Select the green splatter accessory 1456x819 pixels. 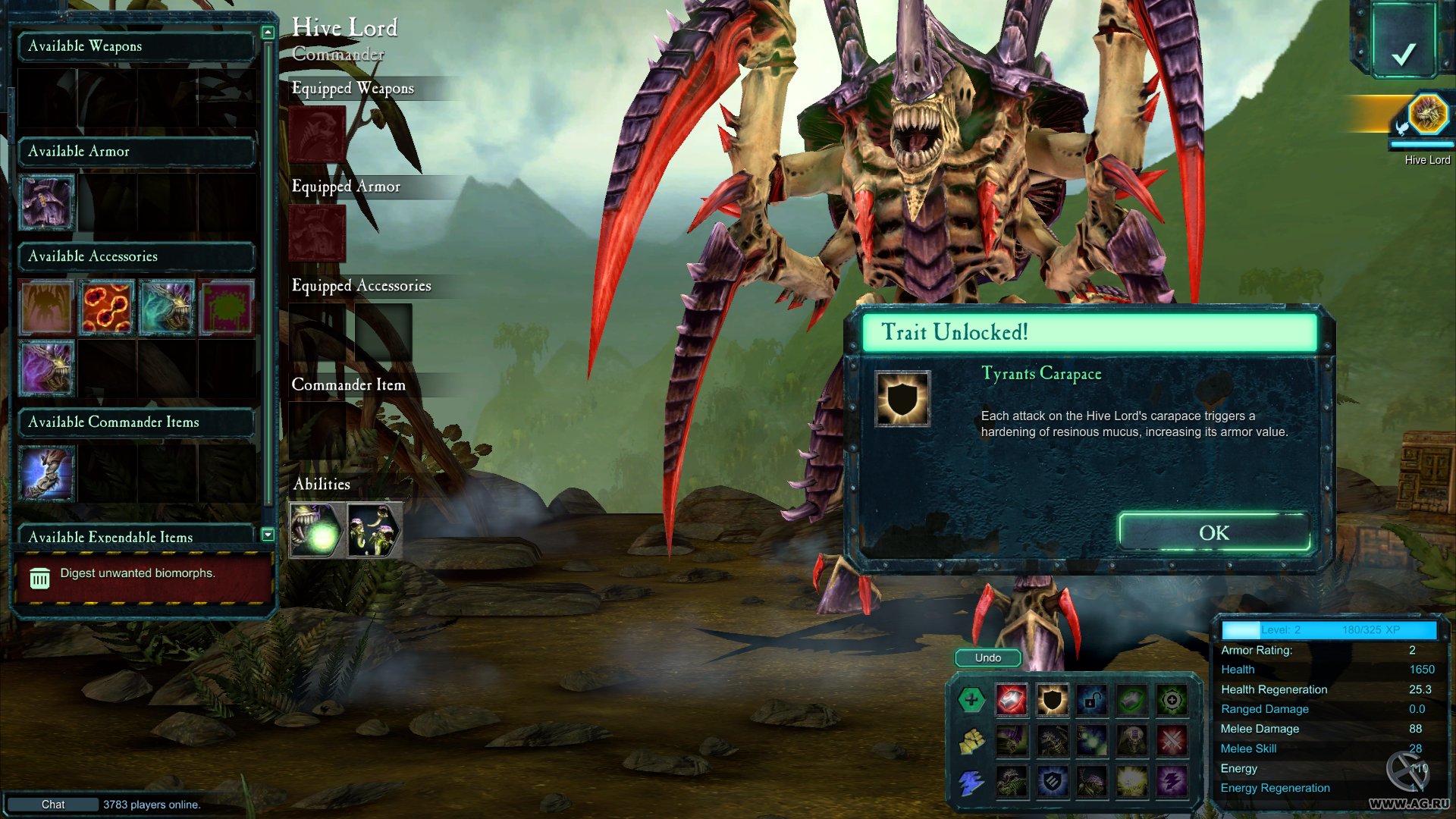(226, 307)
